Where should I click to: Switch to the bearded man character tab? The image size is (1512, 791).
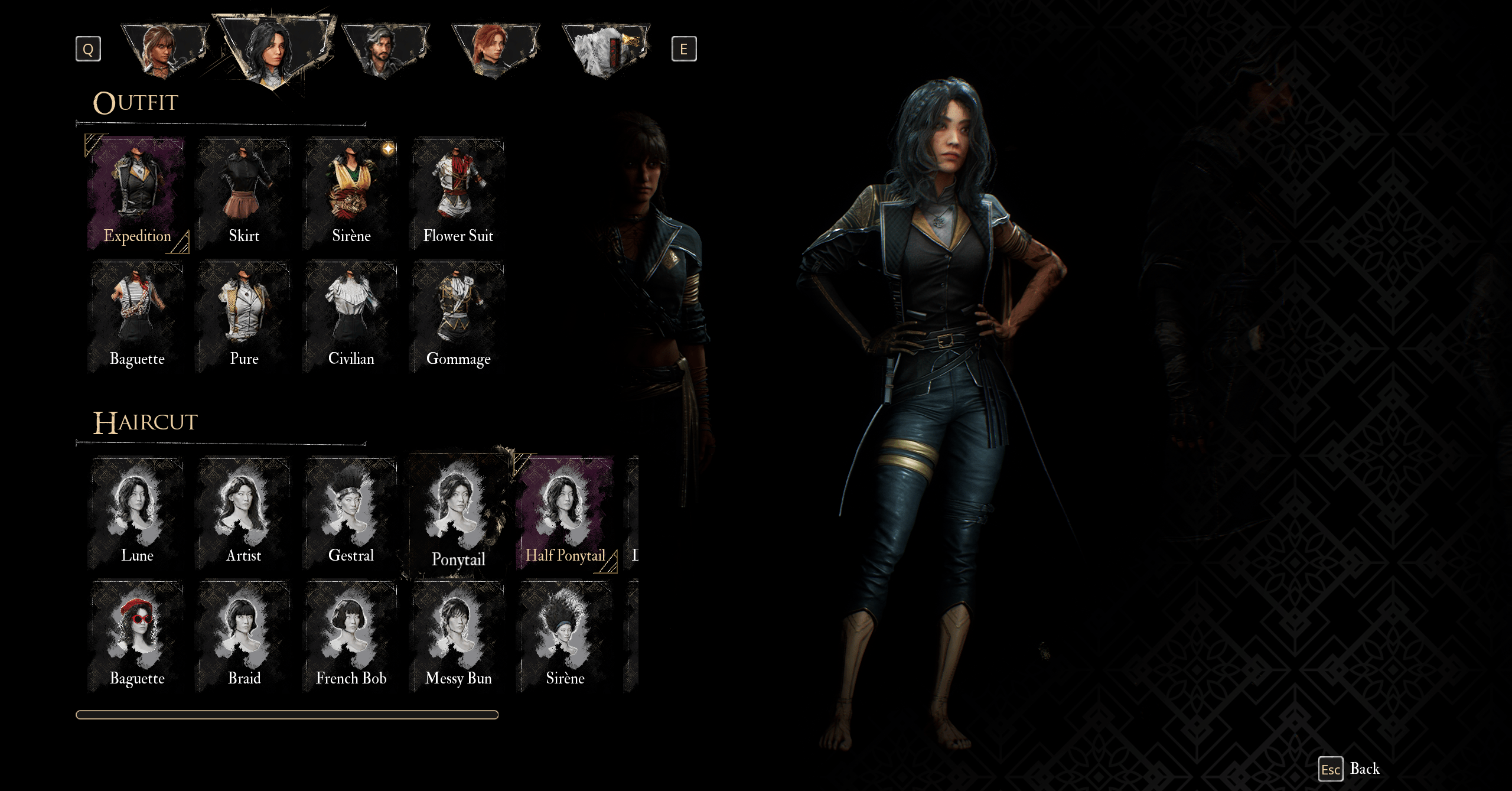[385, 50]
